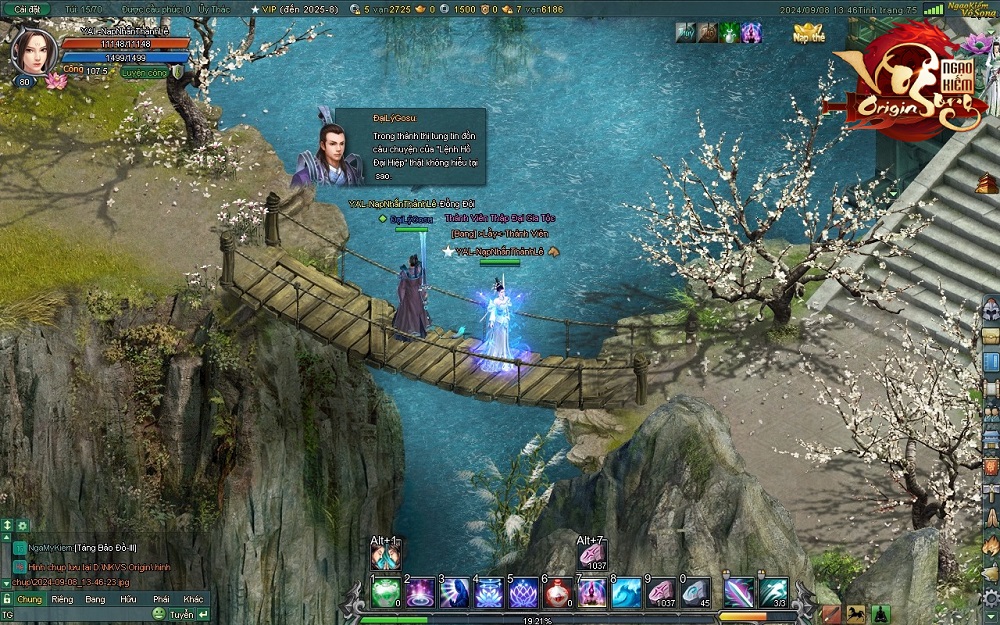The width and height of the screenshot is (1000, 625).
Task: Open the Cài đặt settings menu
Action: click(x=27, y=9)
